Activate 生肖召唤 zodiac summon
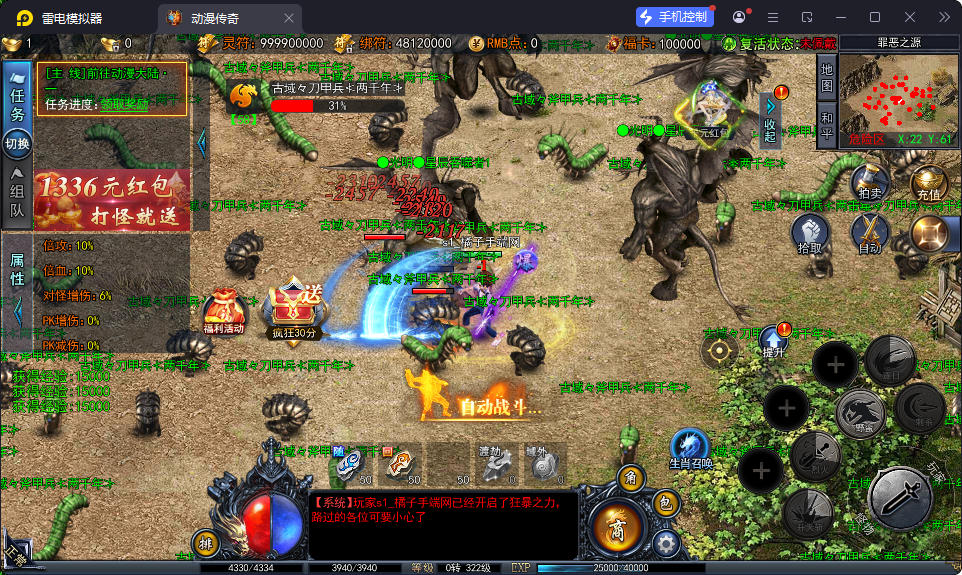The image size is (962, 575). click(690, 448)
